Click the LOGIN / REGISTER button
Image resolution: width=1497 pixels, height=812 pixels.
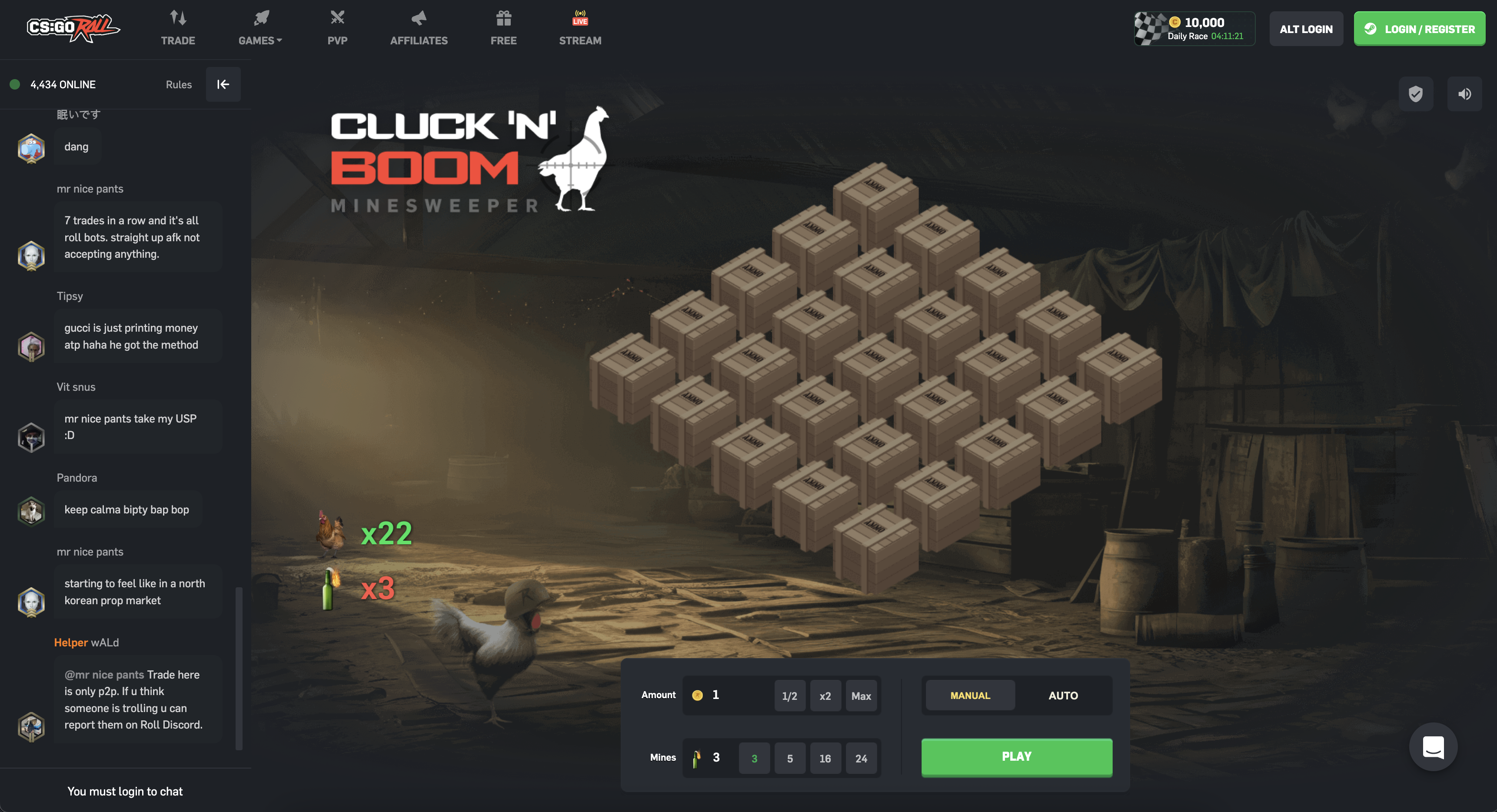pos(1420,29)
